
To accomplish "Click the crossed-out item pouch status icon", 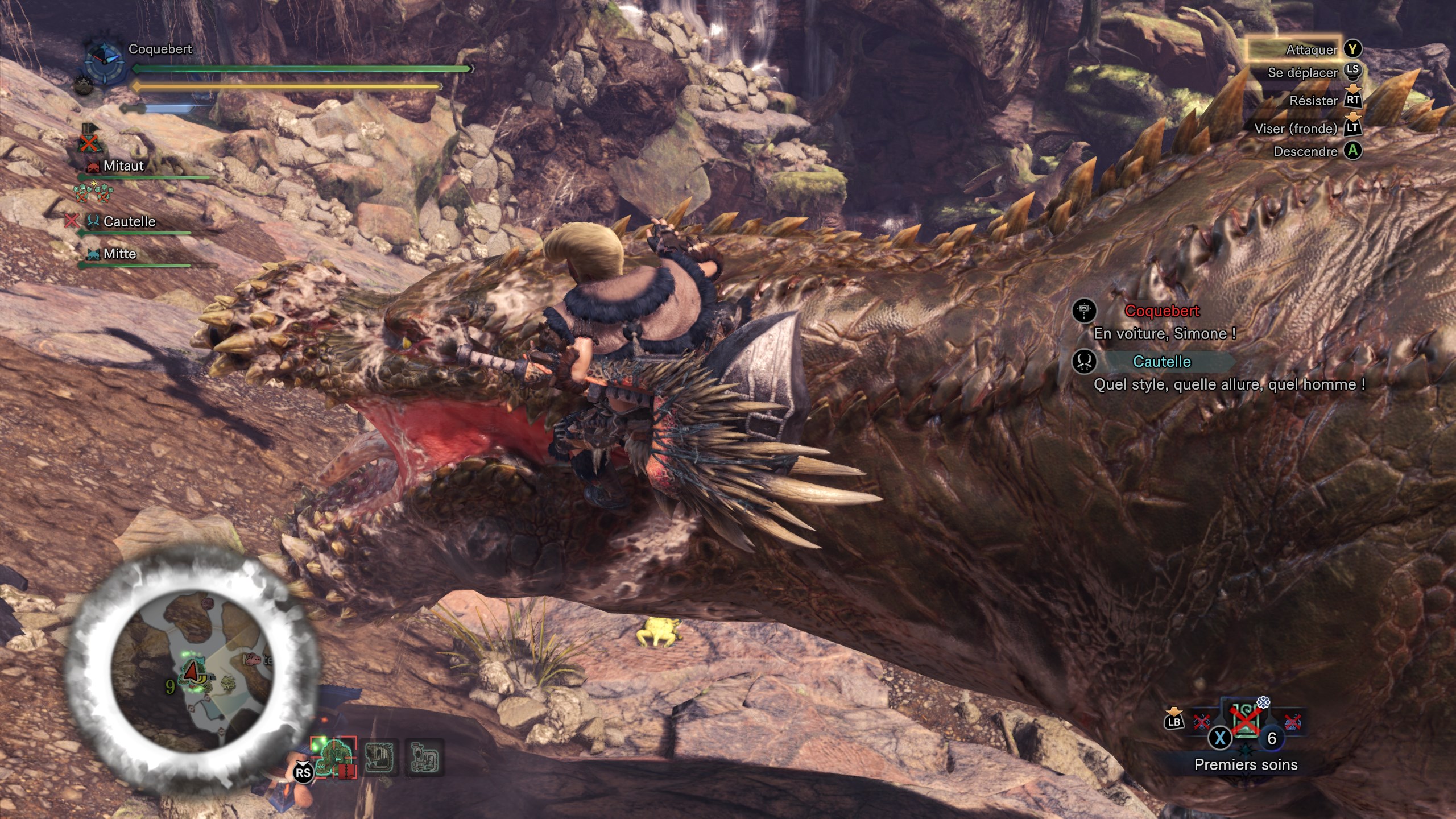I will [89, 142].
